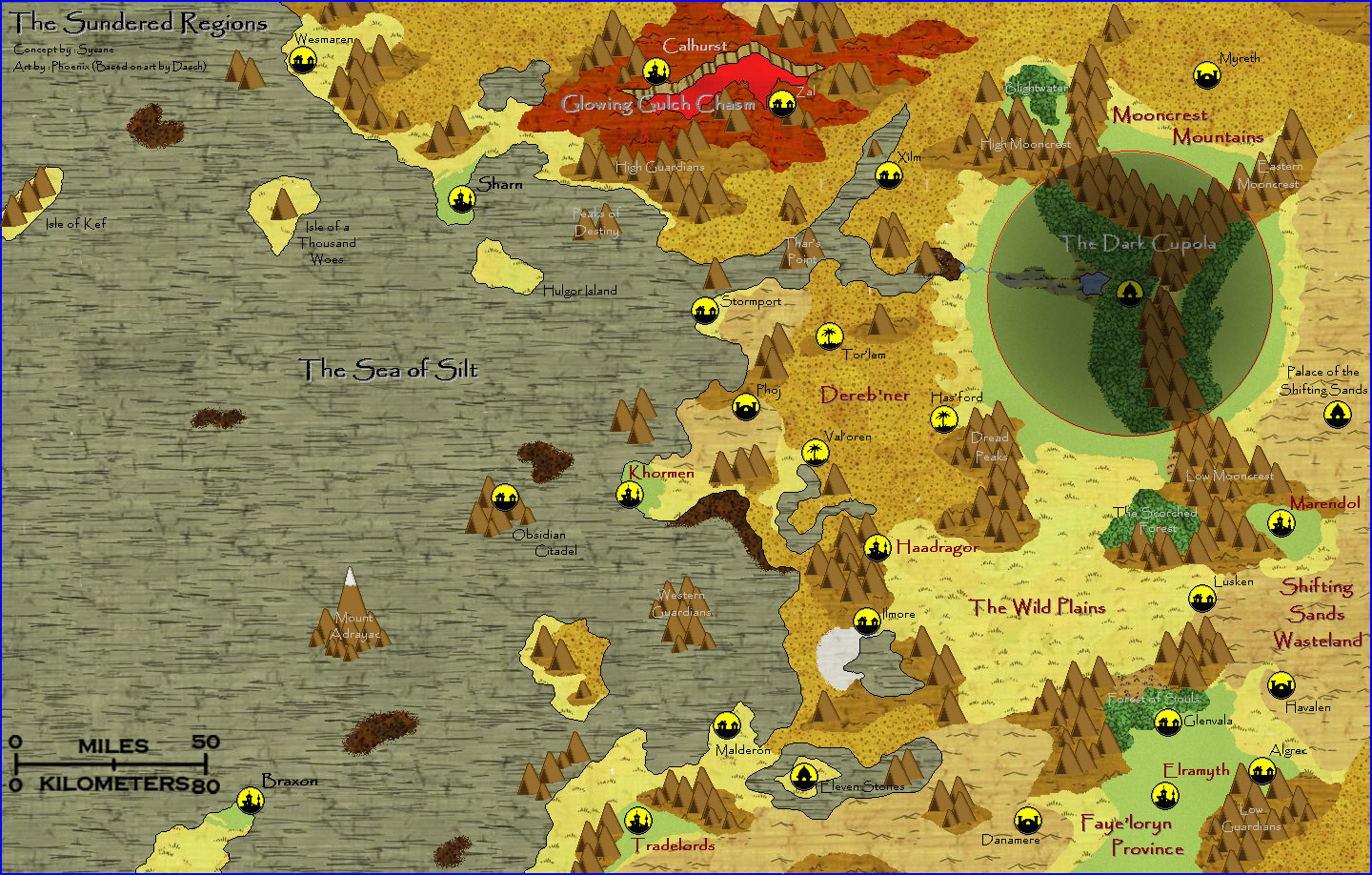The height and width of the screenshot is (875, 1372).
Task: Select the Myreth town marker
Action: tap(1207, 74)
